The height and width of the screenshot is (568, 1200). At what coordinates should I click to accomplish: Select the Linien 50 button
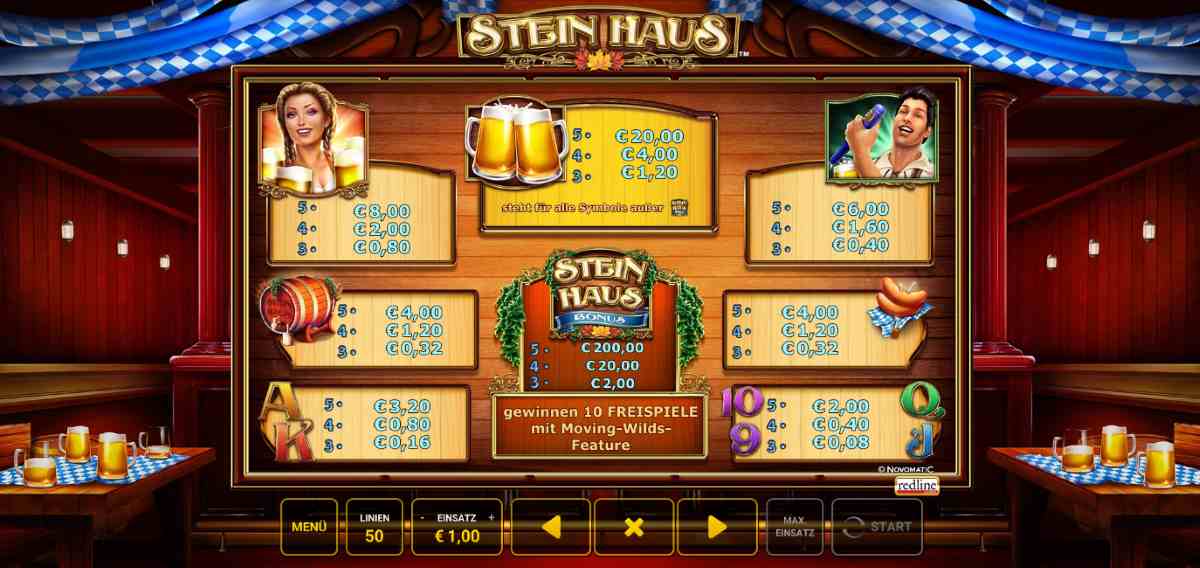374,526
